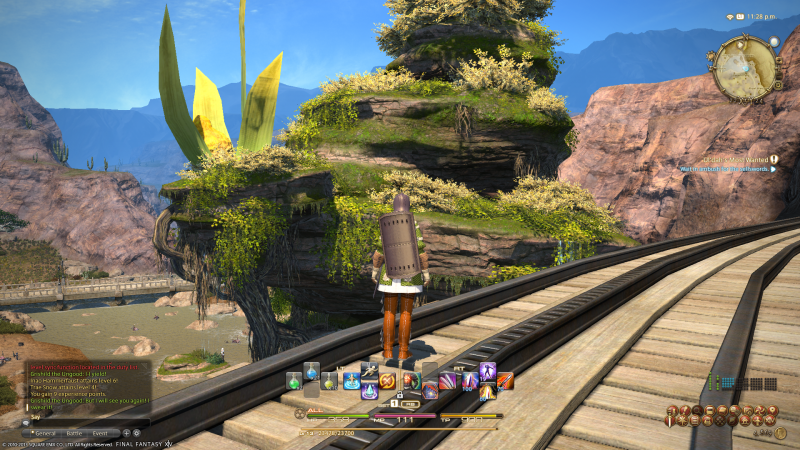This screenshot has width=800, height=450.
Task: Use the blue ether potion
Action: pyautogui.click(x=311, y=373)
